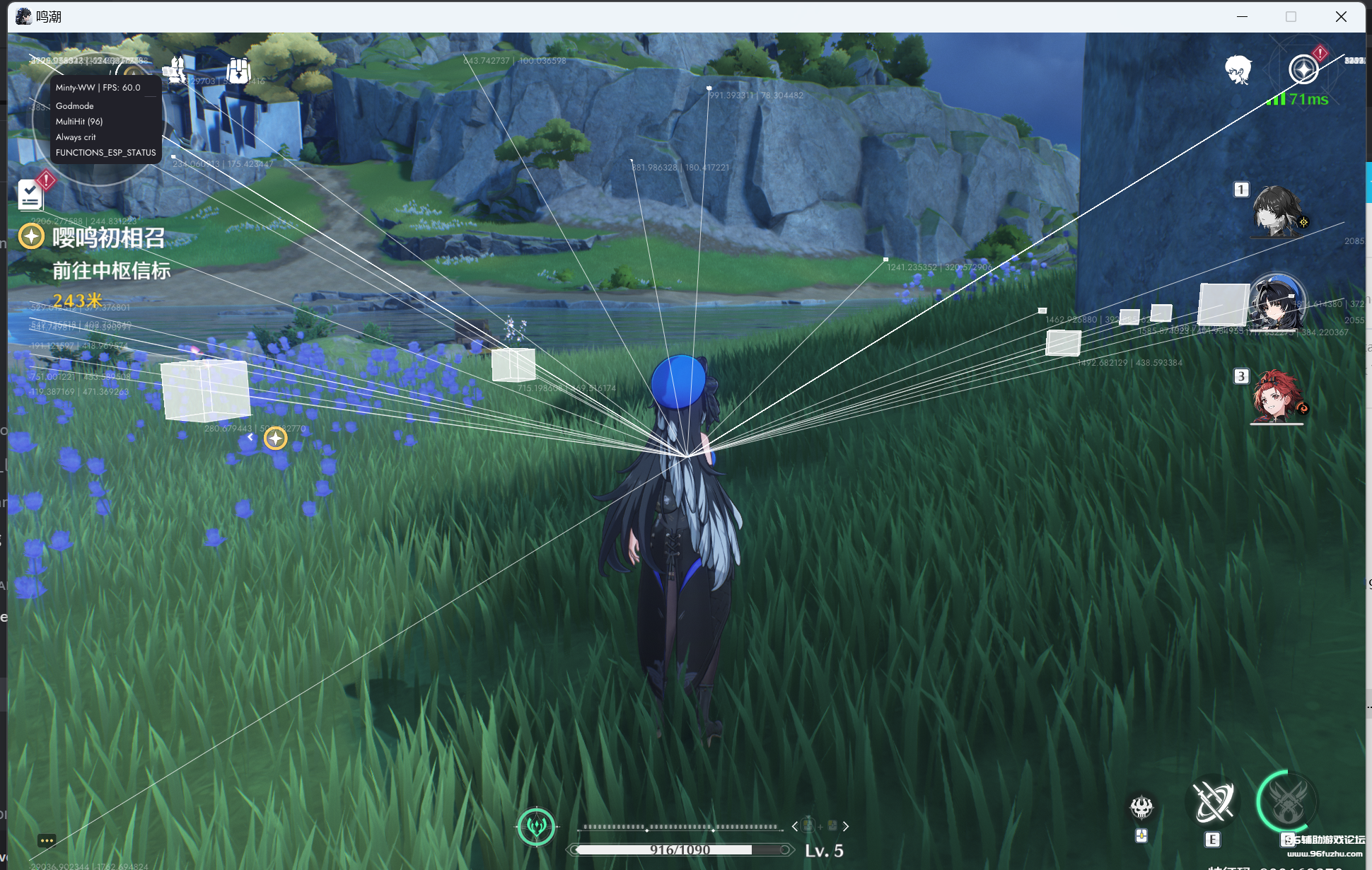Click the left chevron beside the team swap icons
1372x870 pixels.
point(796,826)
